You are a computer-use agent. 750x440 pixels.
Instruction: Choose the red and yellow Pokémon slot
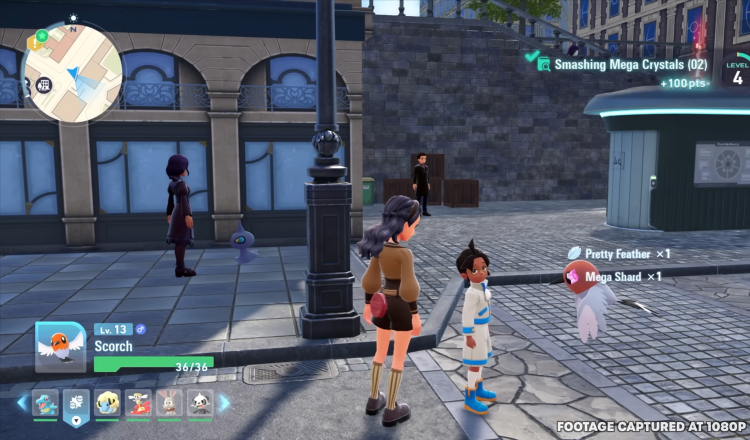coord(139,404)
